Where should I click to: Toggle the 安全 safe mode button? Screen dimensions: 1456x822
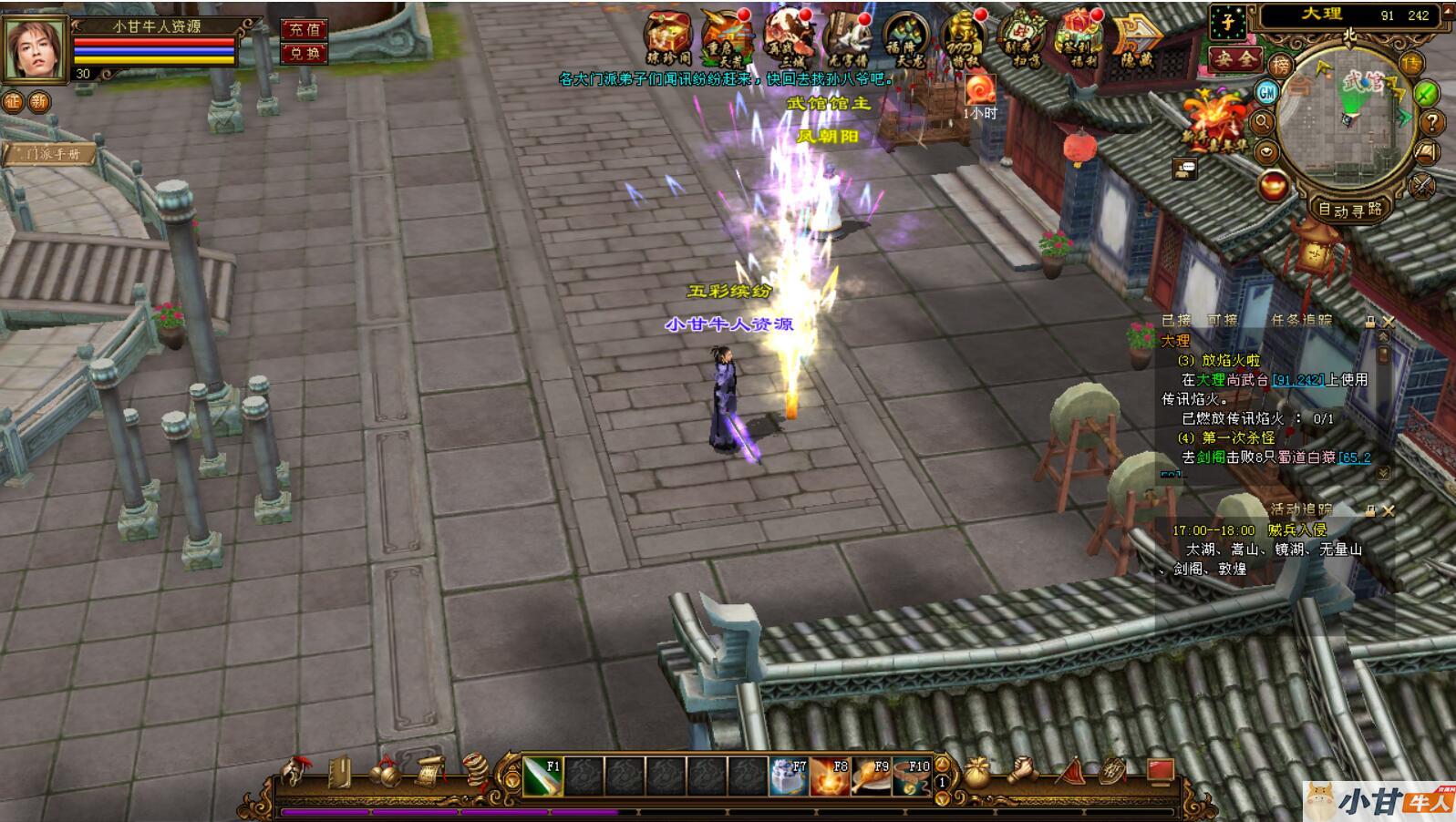tap(1234, 59)
